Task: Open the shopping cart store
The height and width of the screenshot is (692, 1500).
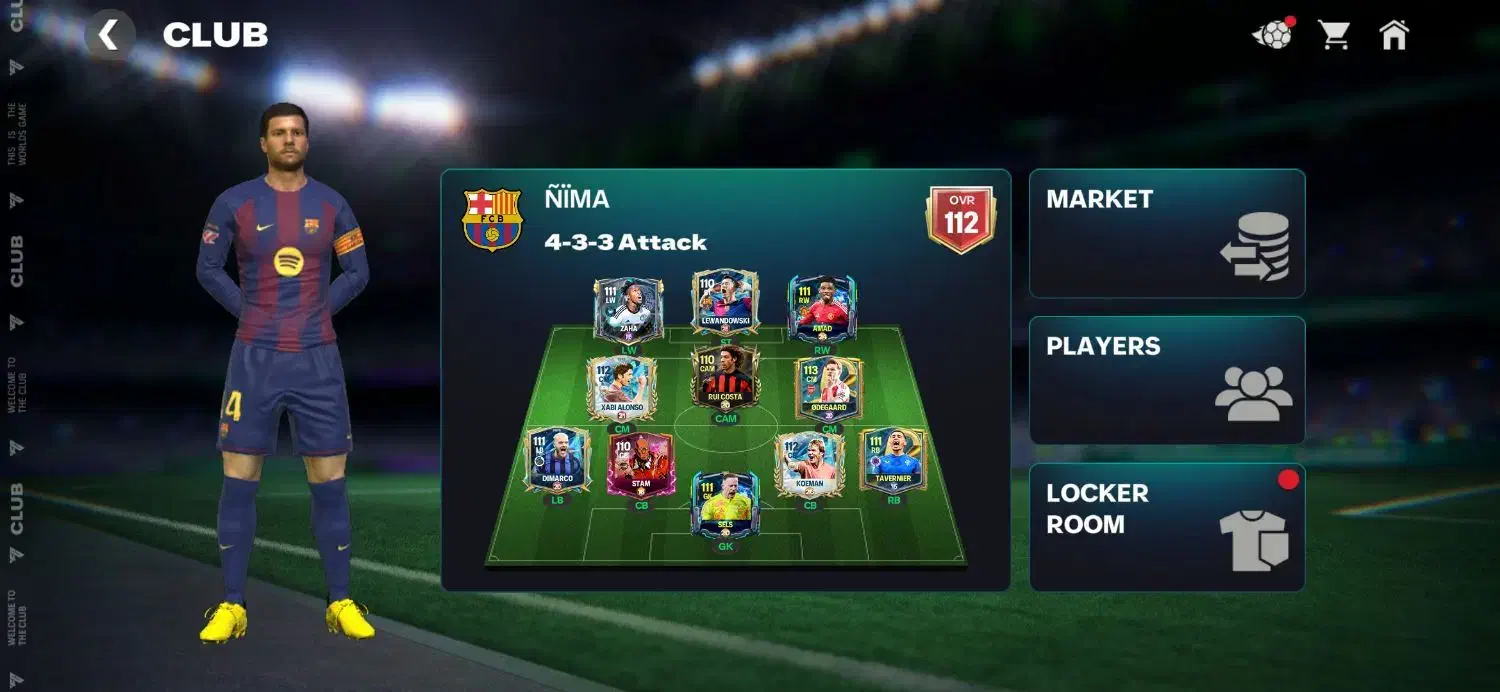Action: [1334, 35]
